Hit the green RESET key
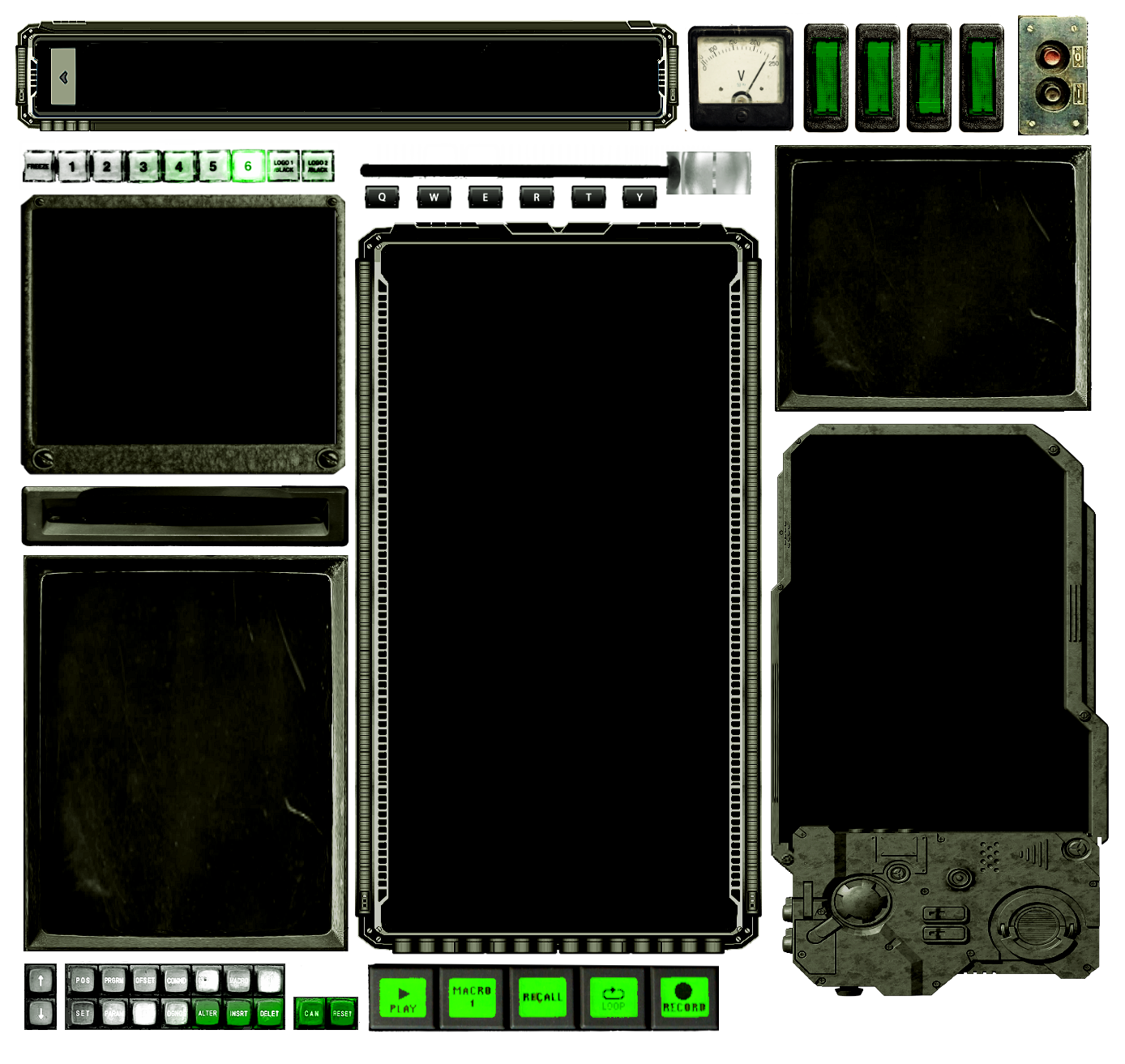 (342, 1013)
